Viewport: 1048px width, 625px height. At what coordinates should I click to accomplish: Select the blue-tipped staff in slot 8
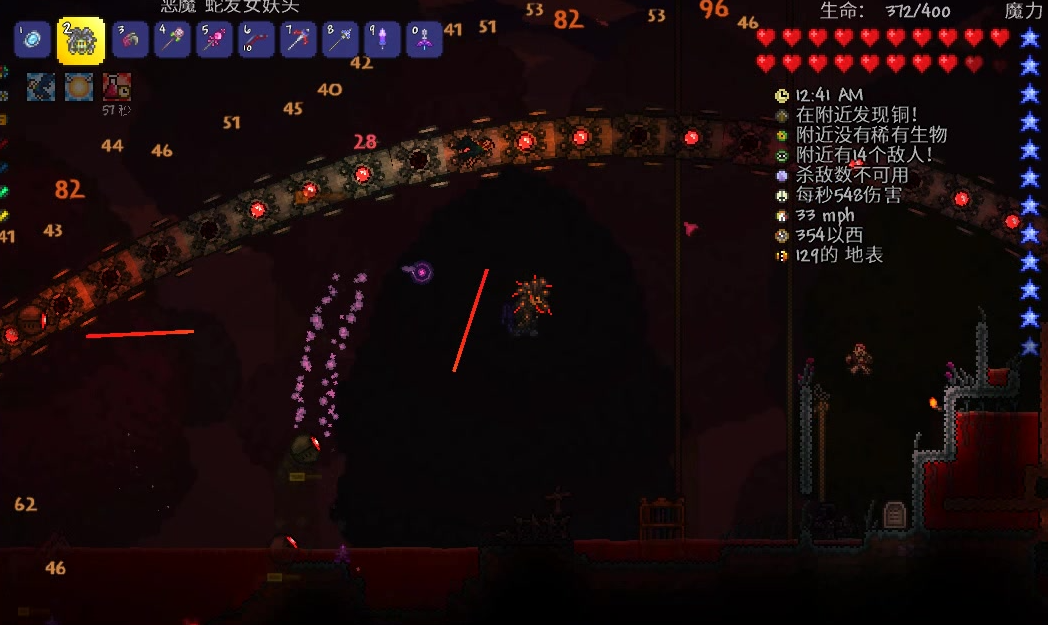[340, 40]
